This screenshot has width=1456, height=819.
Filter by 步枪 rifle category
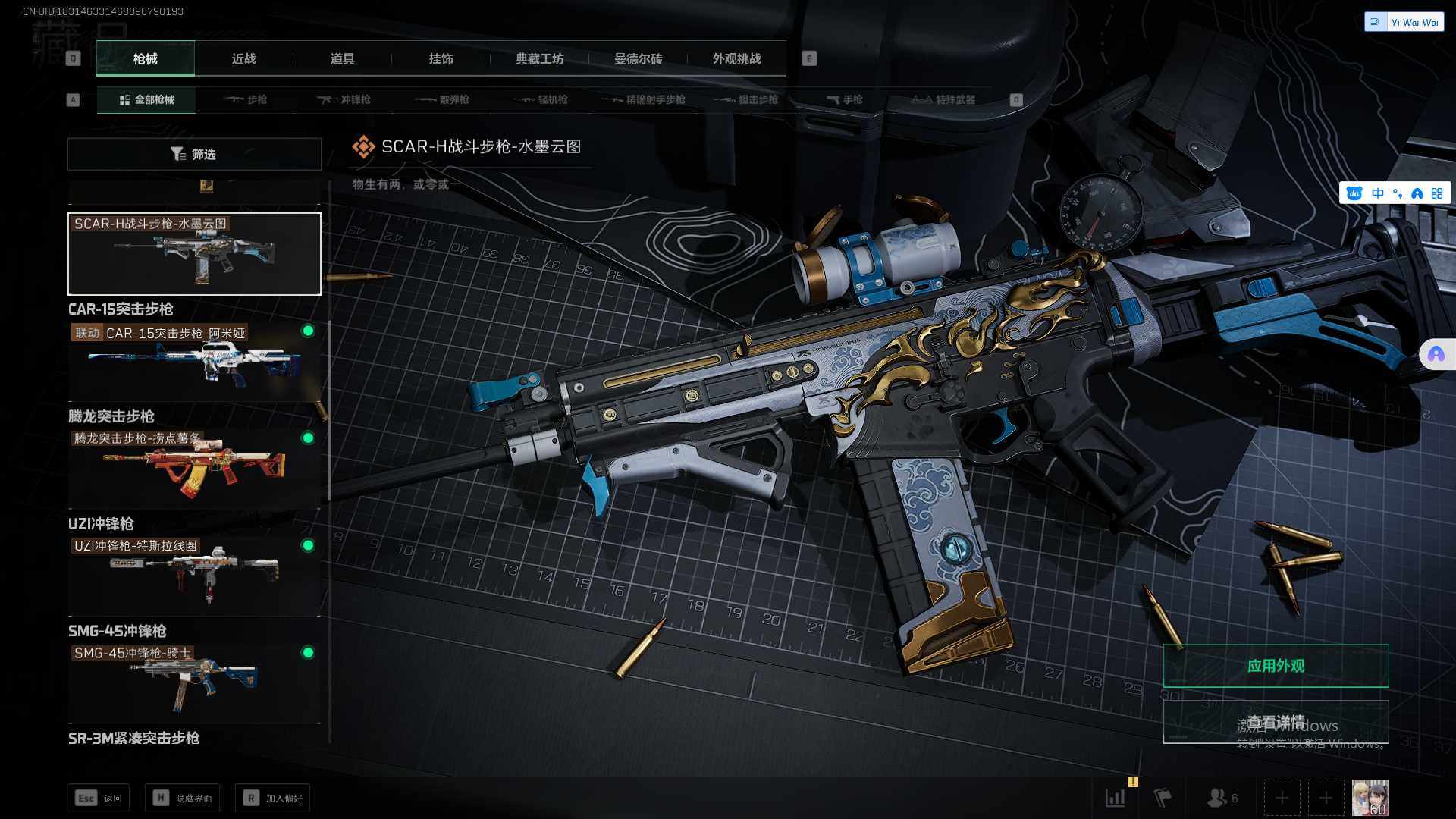(x=246, y=100)
